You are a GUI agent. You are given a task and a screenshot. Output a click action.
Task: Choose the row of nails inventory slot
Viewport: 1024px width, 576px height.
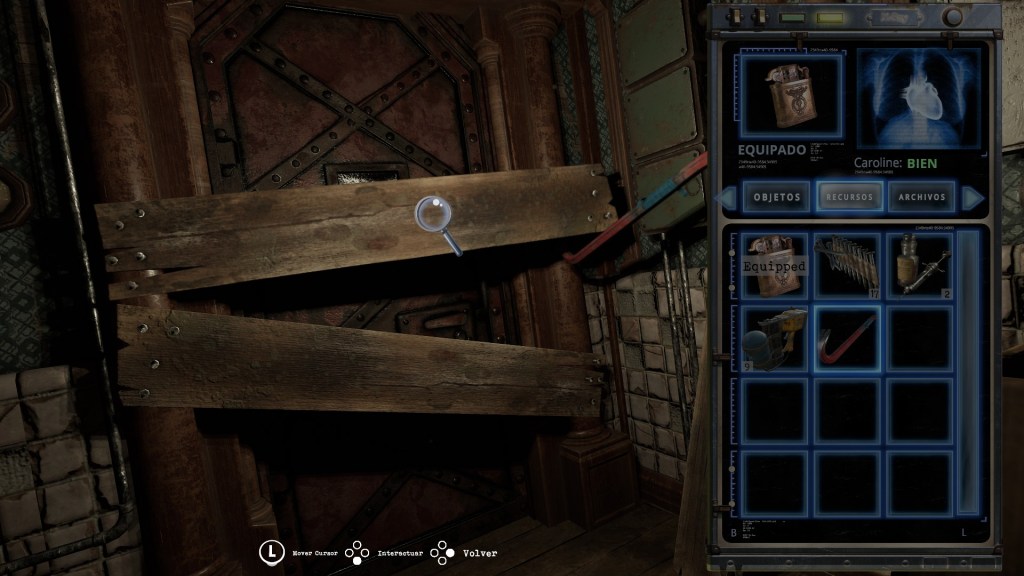pyautogui.click(x=846, y=265)
